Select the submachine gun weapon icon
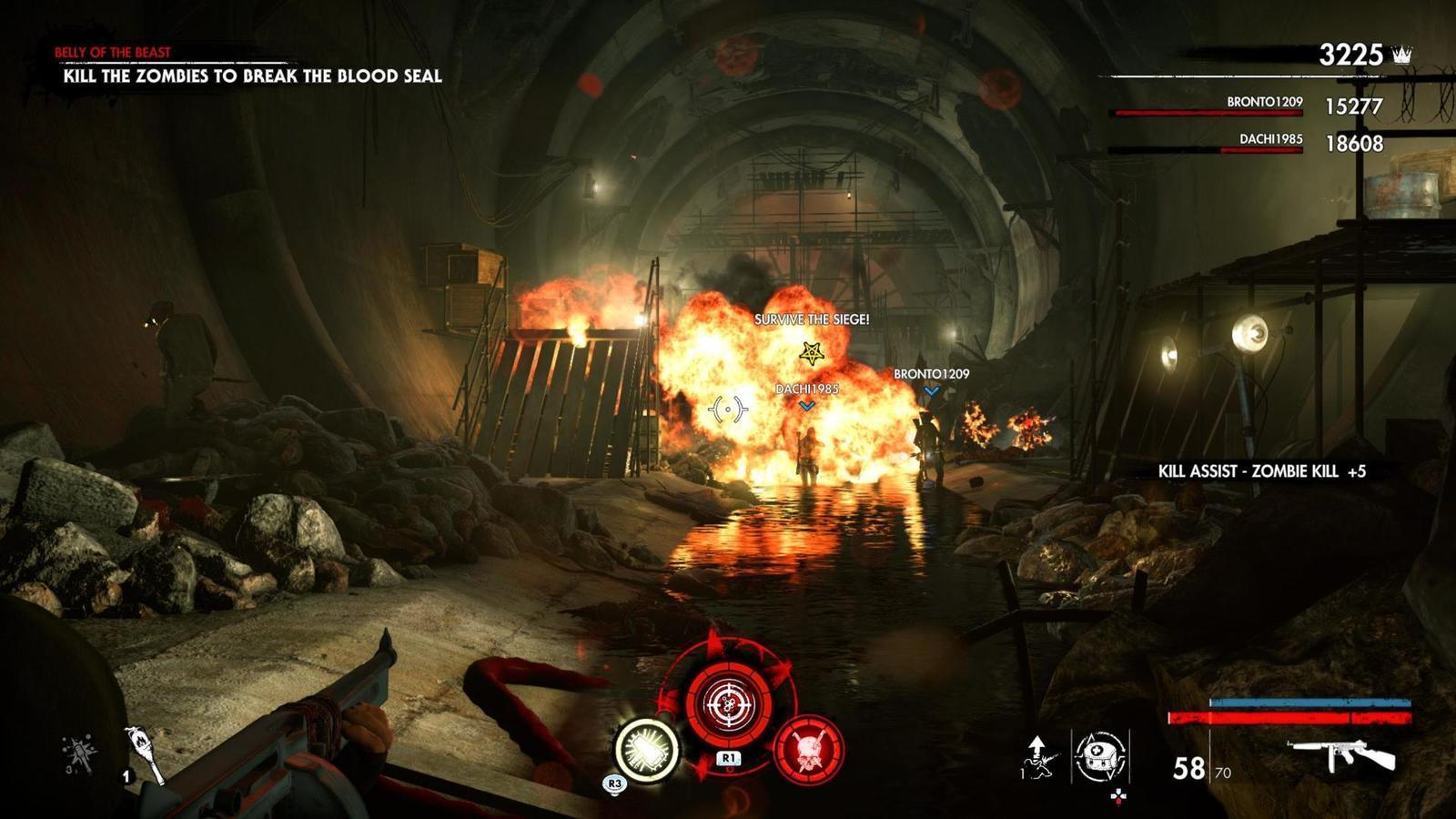The image size is (1456, 819). tap(1341, 755)
